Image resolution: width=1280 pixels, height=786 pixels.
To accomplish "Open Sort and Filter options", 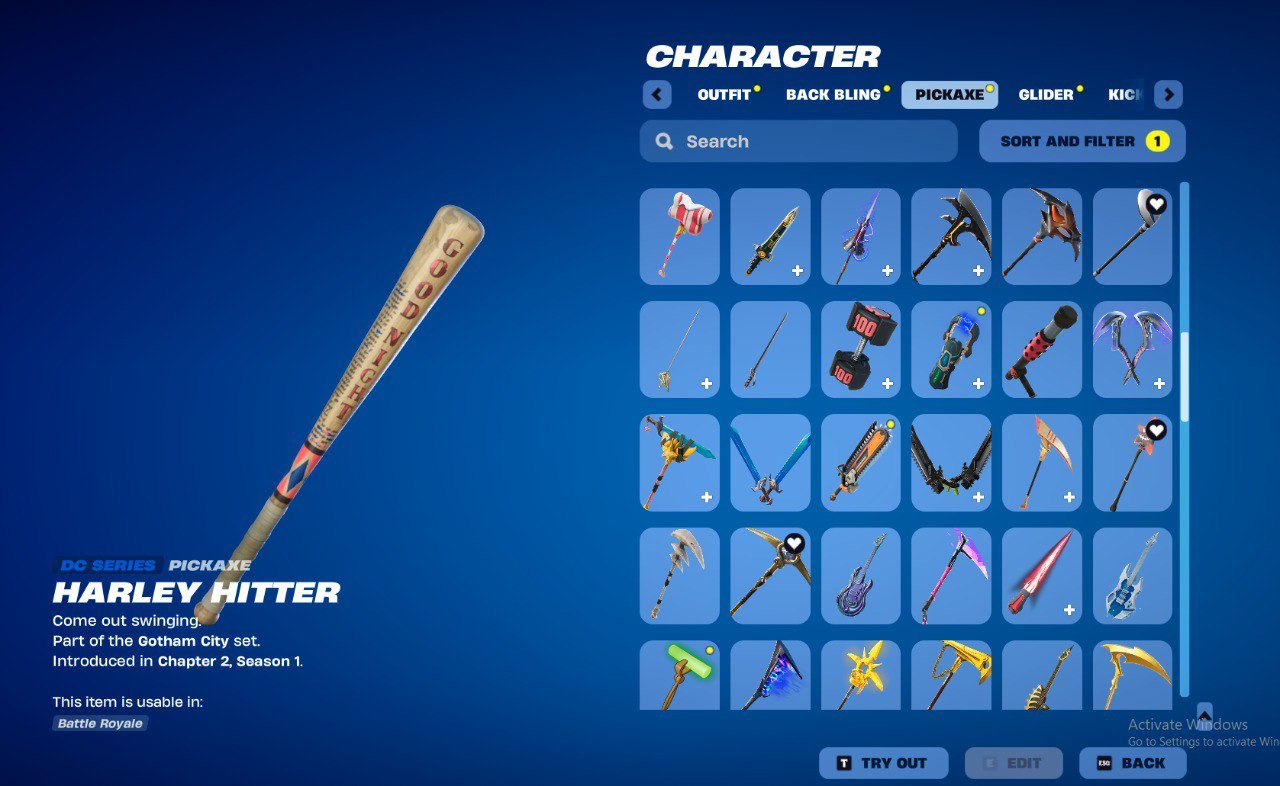I will [x=1081, y=141].
